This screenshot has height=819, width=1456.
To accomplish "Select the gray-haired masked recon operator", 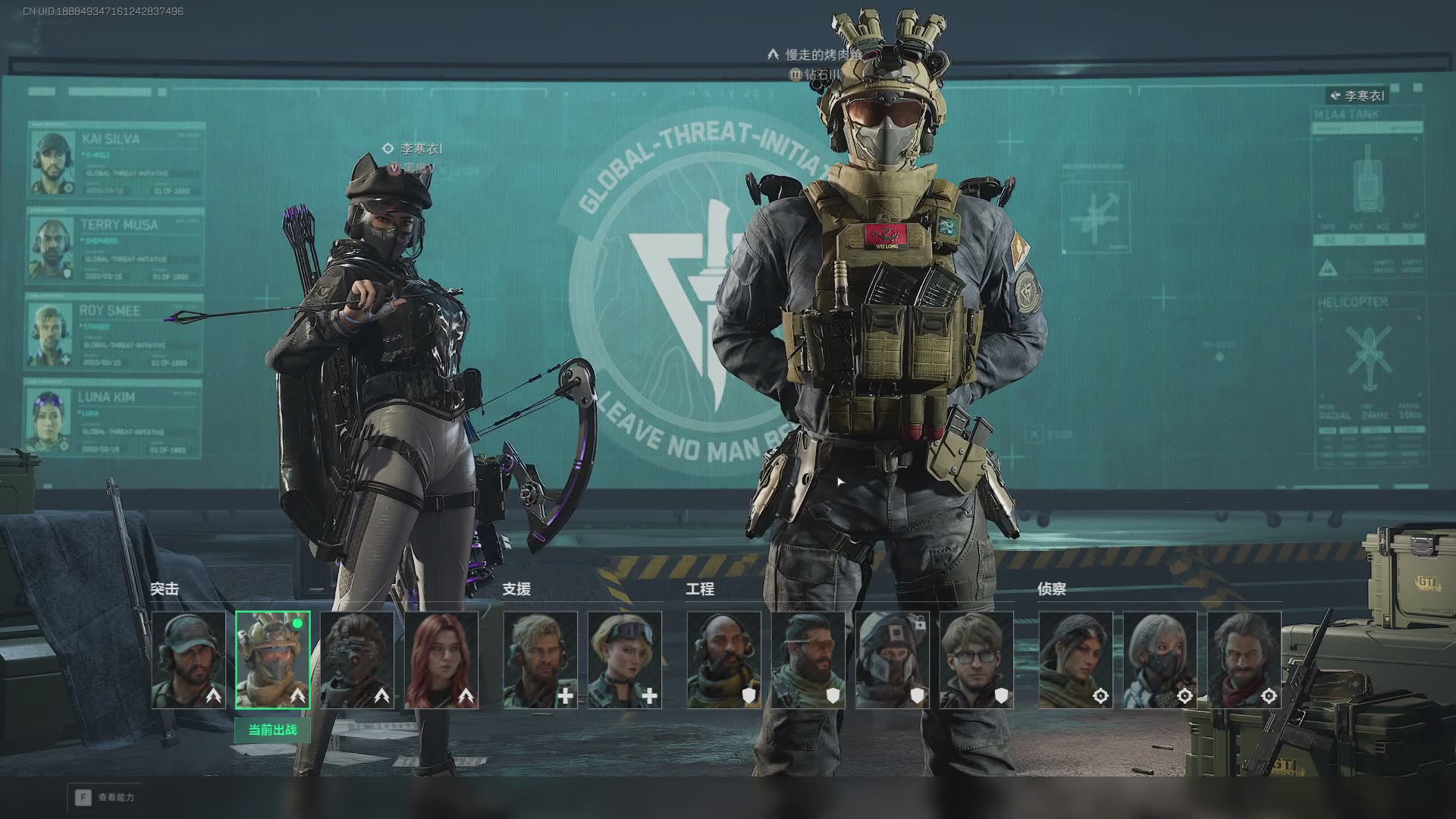I will [1160, 660].
